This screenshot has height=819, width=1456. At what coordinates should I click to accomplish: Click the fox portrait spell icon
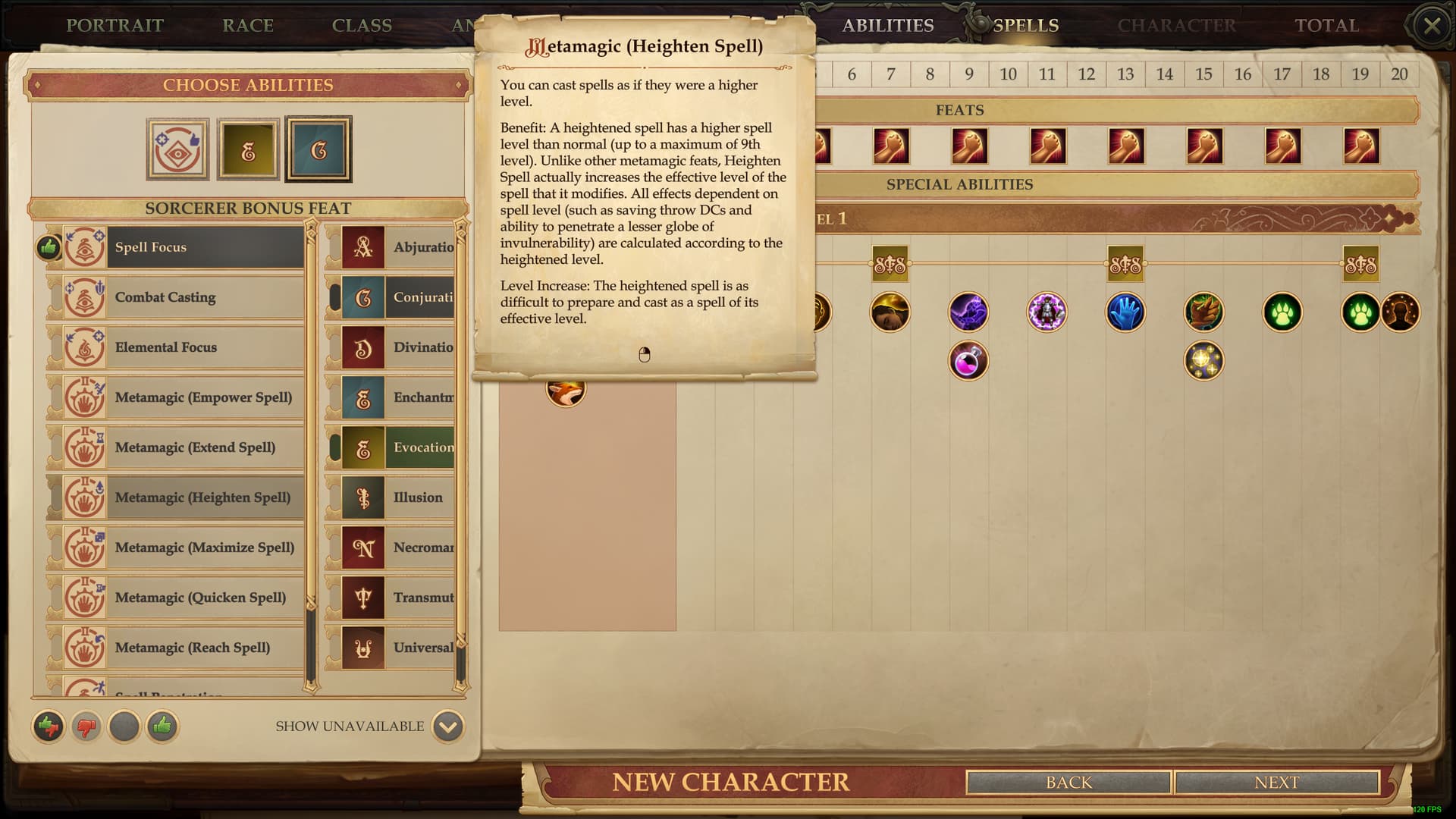pos(566,391)
